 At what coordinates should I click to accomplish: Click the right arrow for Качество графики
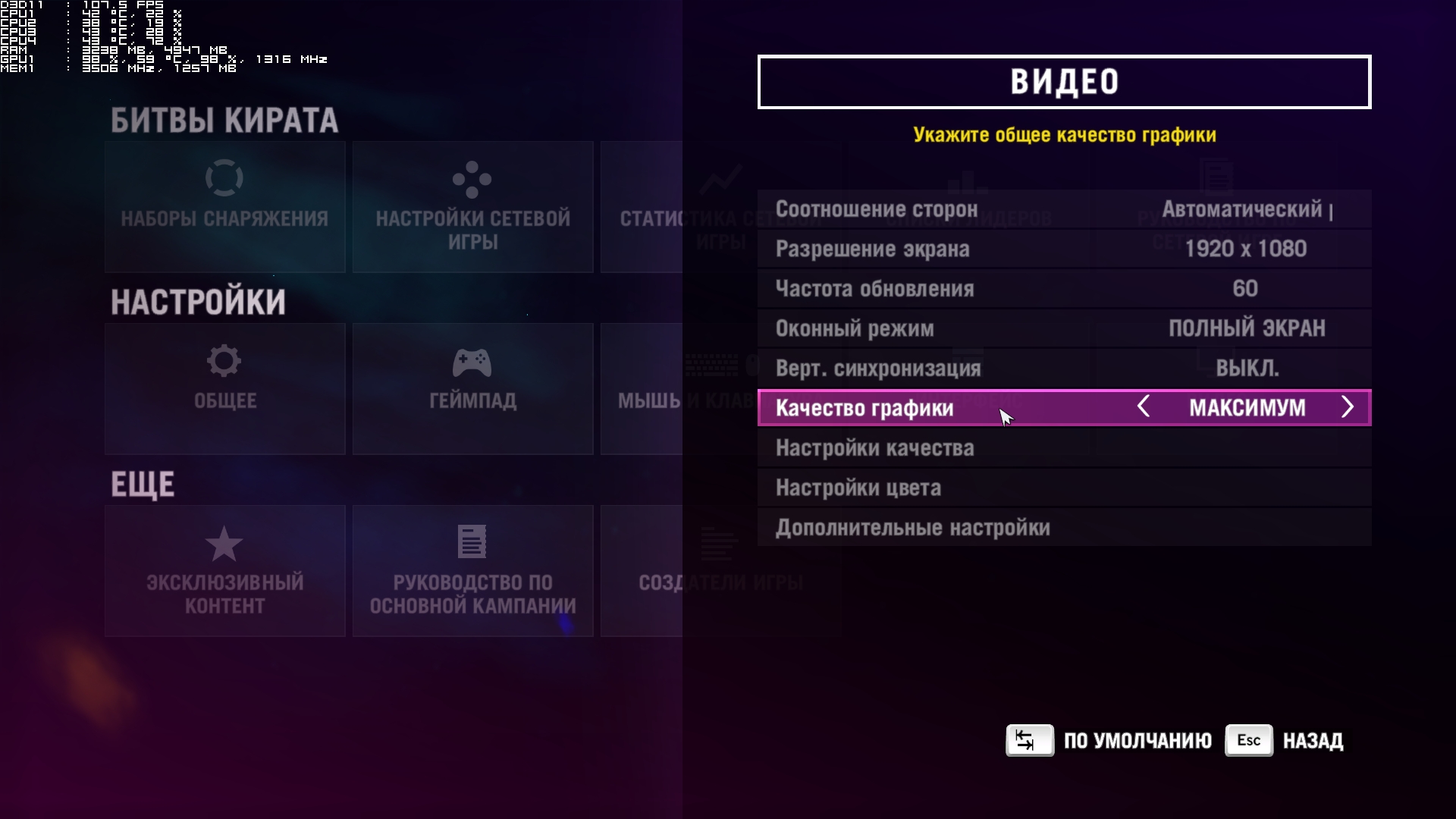[1347, 407]
